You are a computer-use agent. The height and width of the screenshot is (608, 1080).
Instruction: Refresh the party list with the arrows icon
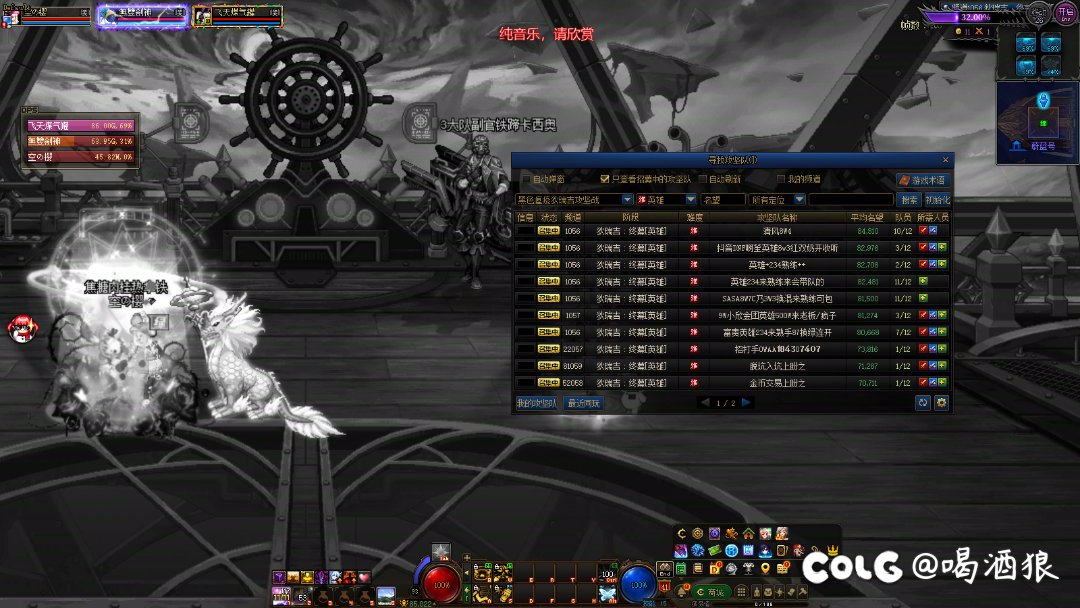point(923,403)
